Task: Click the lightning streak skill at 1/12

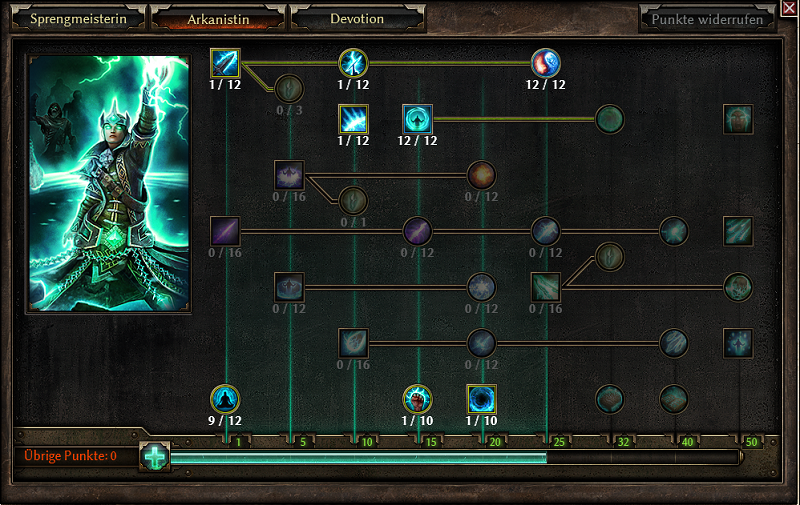Action: pyautogui.click(x=353, y=119)
